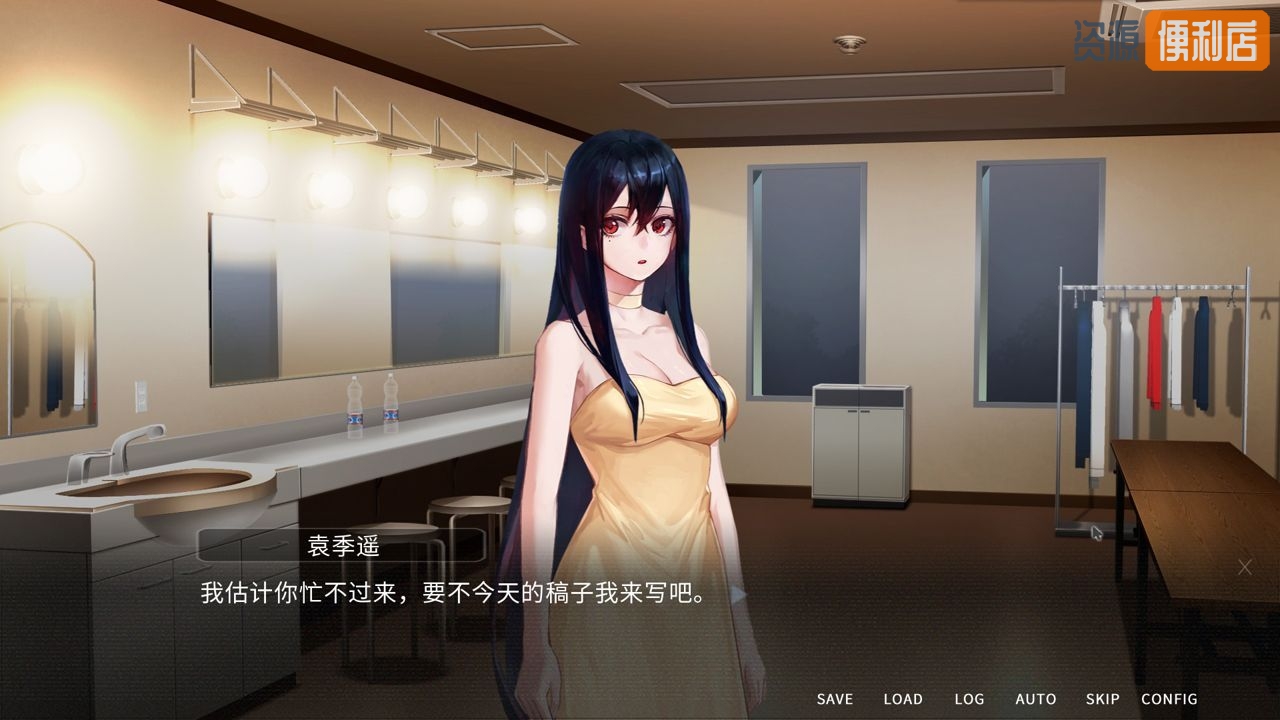The height and width of the screenshot is (720, 1280).
Task: Open the SAVE menu
Action: 834,699
